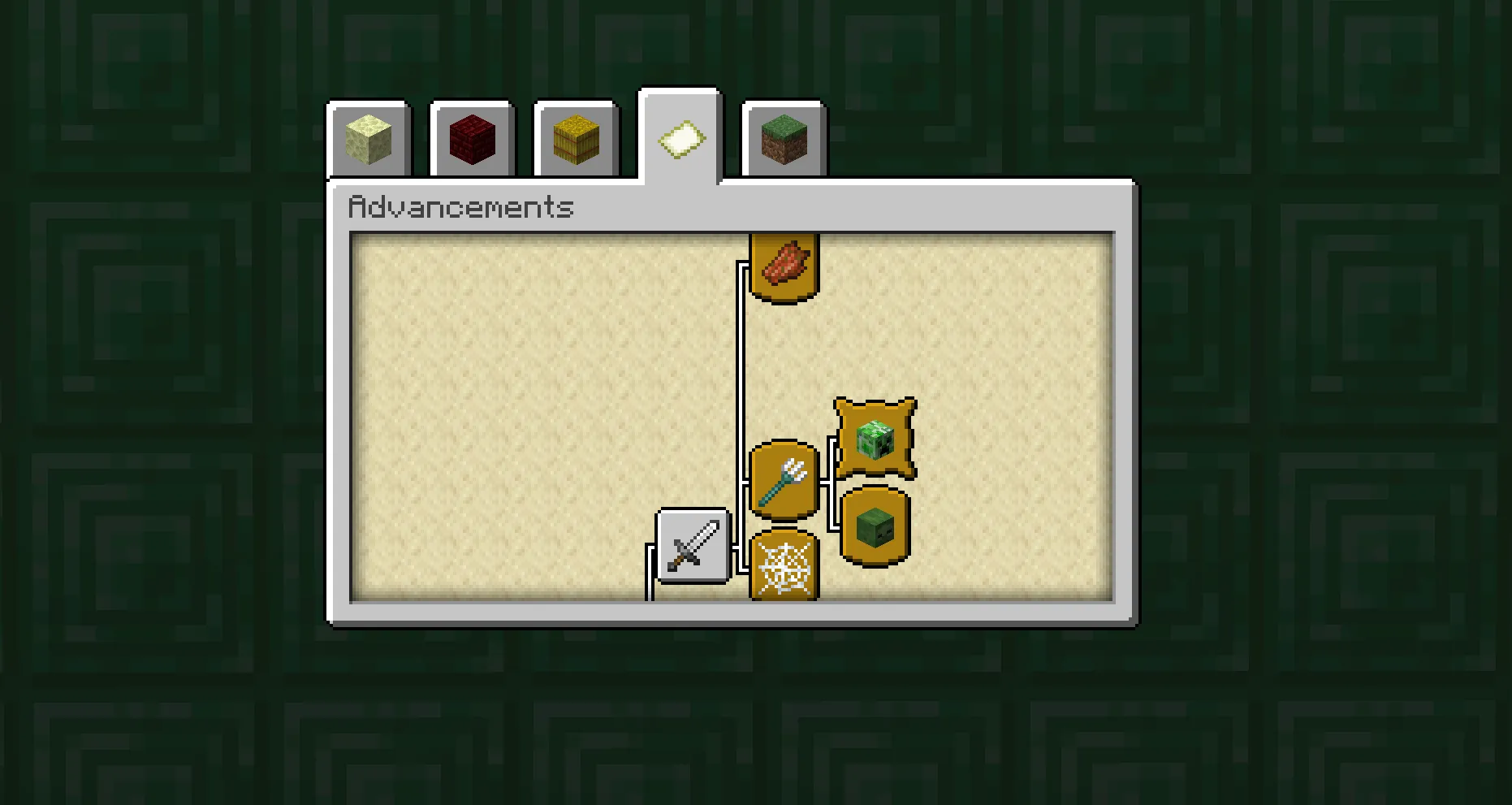Click the connector line above the trident
Screen dimensions: 1512x805
(x=743, y=366)
